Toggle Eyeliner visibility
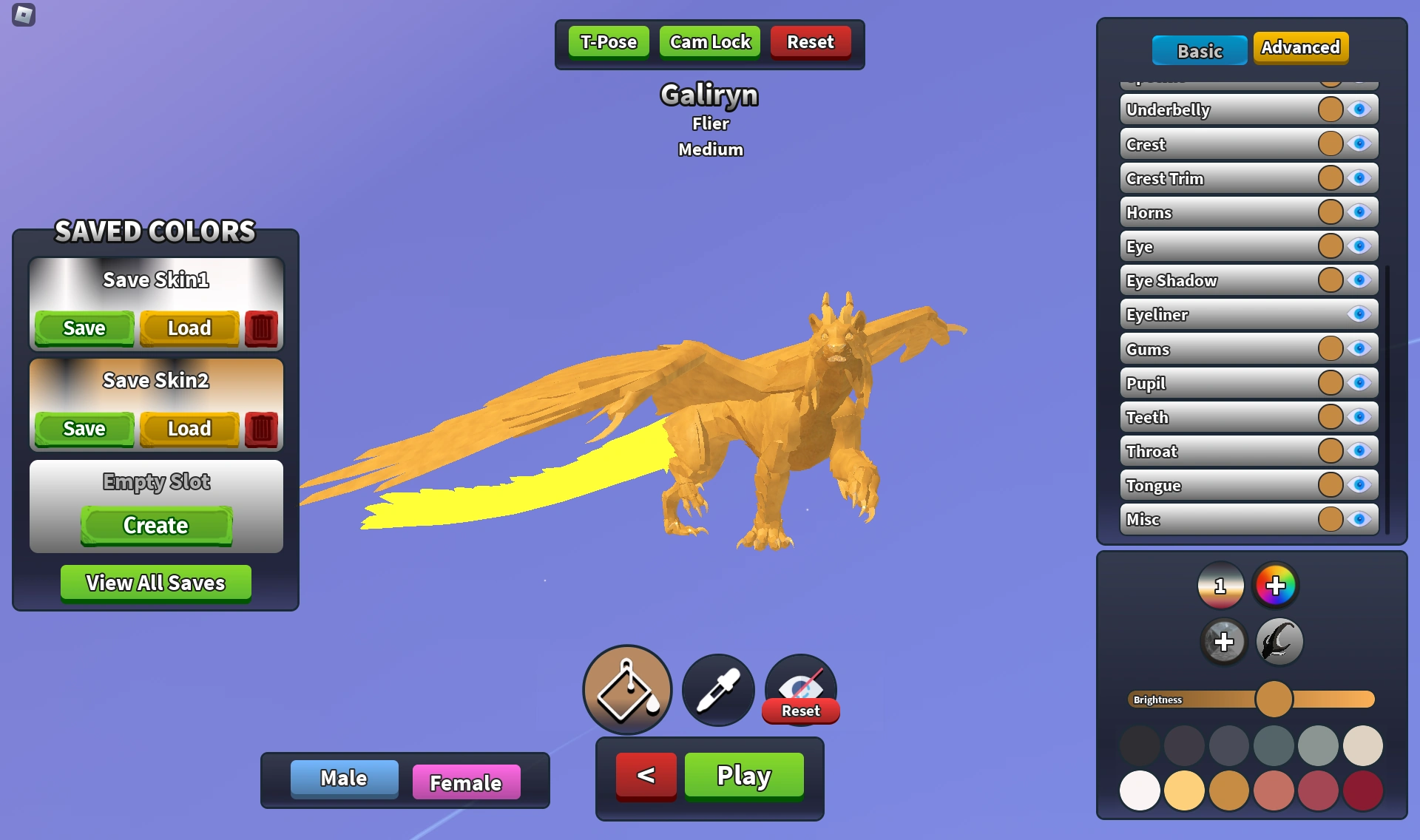Image resolution: width=1420 pixels, height=840 pixels. click(1359, 314)
